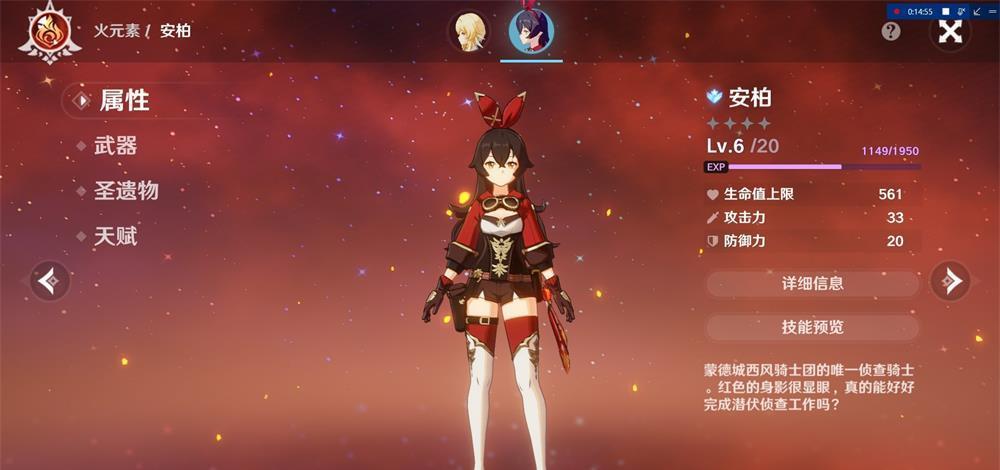Open the 武器 weapon tab
Screen dimensions: 1000x470
(115, 146)
